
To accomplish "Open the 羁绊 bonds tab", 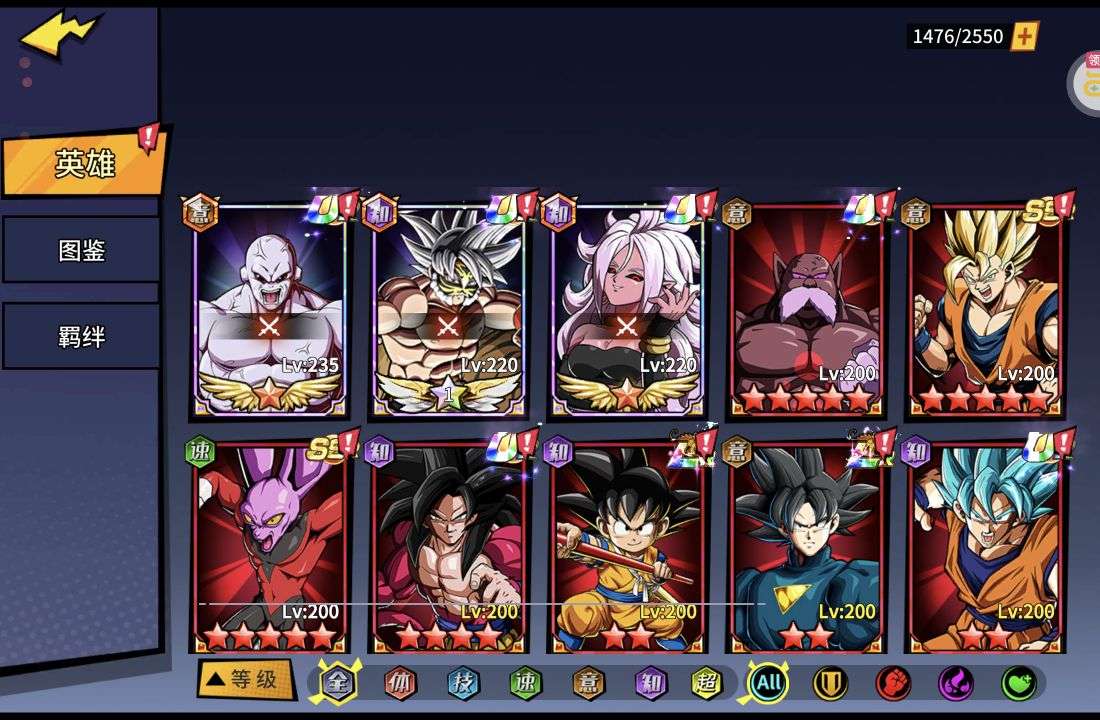I will pyautogui.click(x=81, y=336).
